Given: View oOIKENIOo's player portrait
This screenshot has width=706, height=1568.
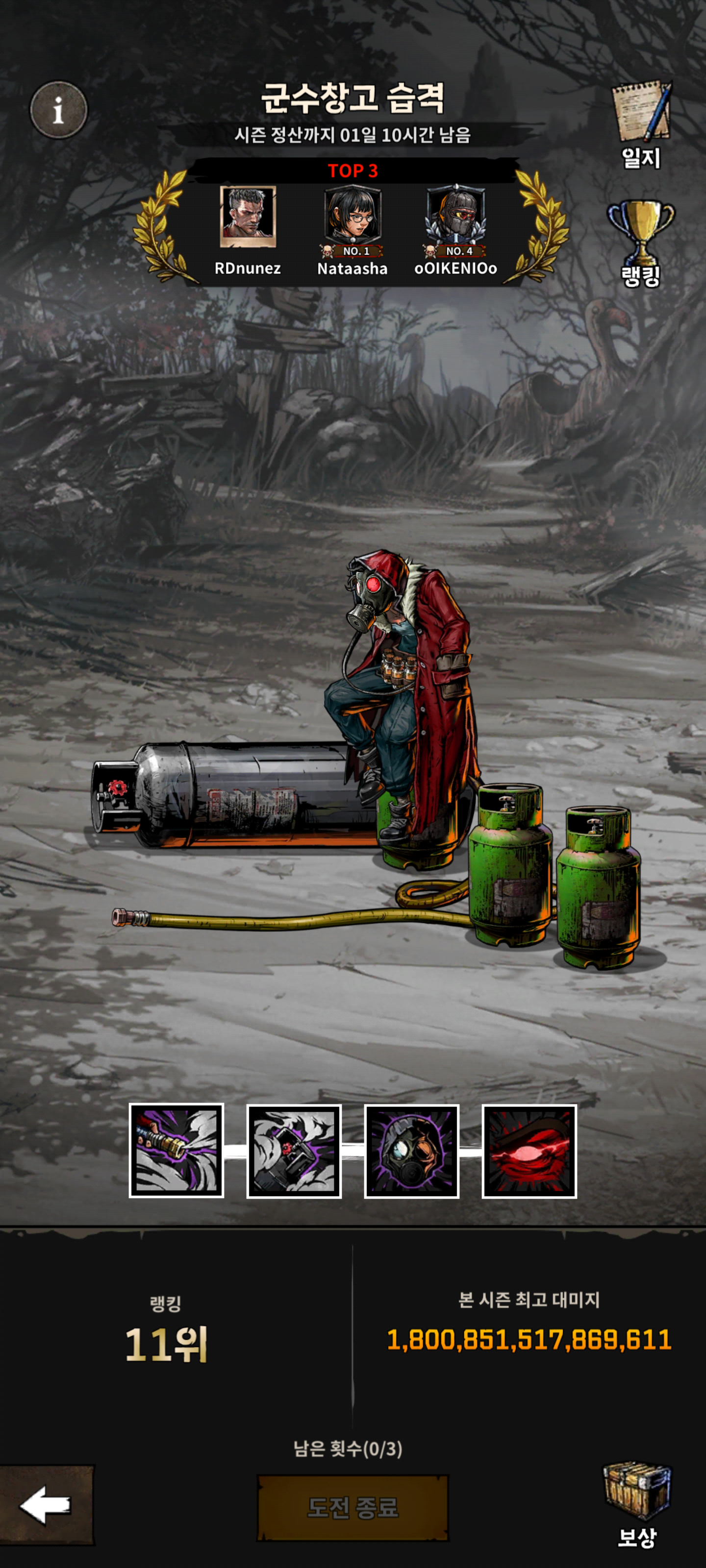Looking at the screenshot, I should pos(455,217).
